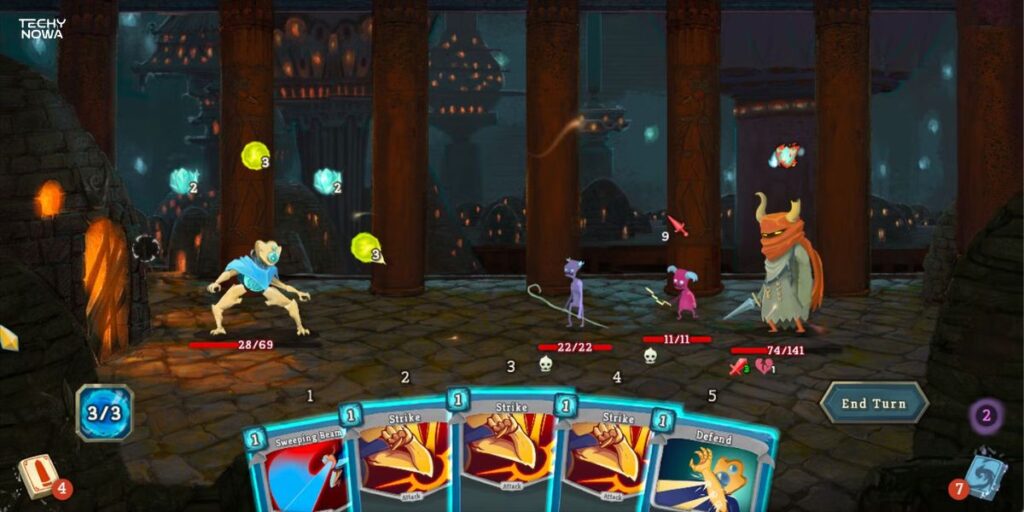Choose the Defend card from hand

click(x=716, y=470)
